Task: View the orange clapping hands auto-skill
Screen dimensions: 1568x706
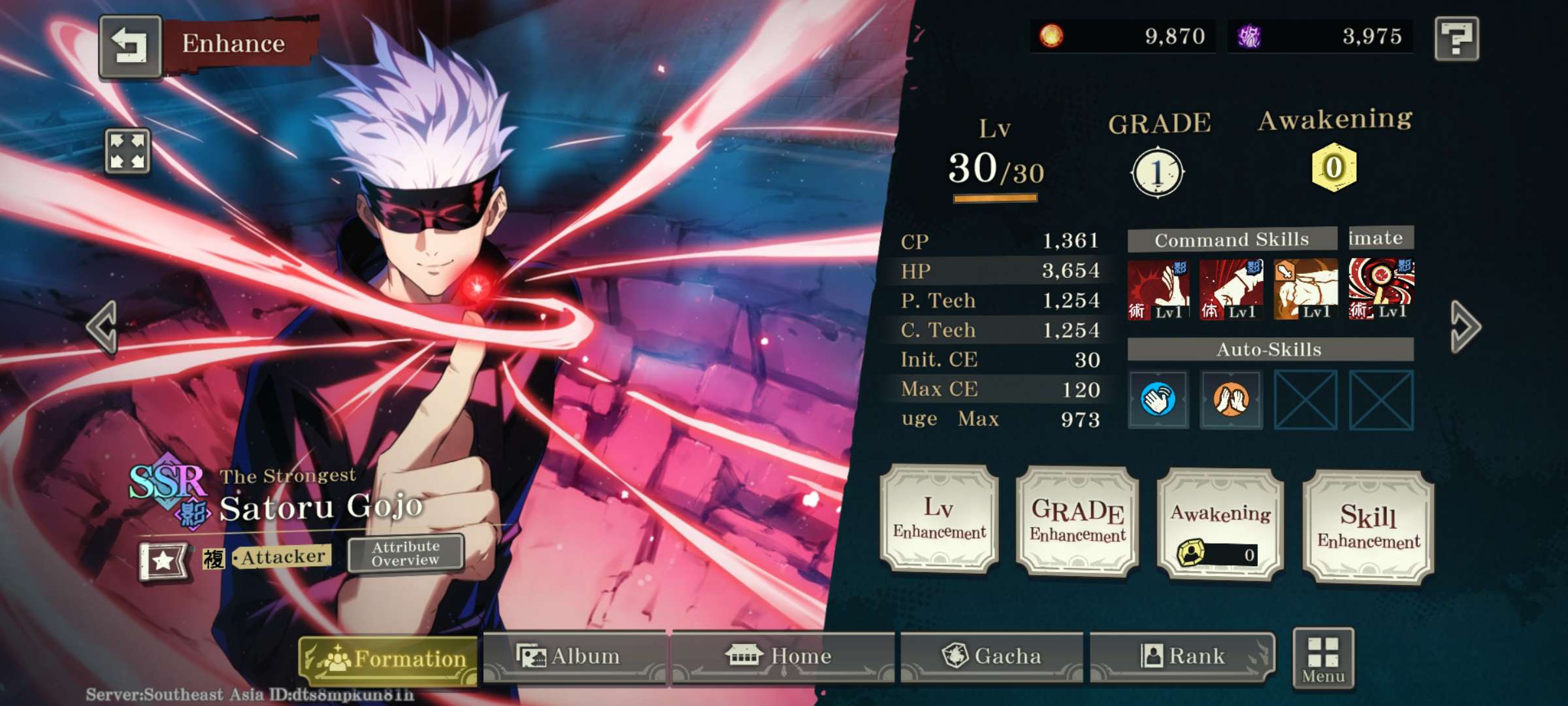Action: pyautogui.click(x=1231, y=399)
